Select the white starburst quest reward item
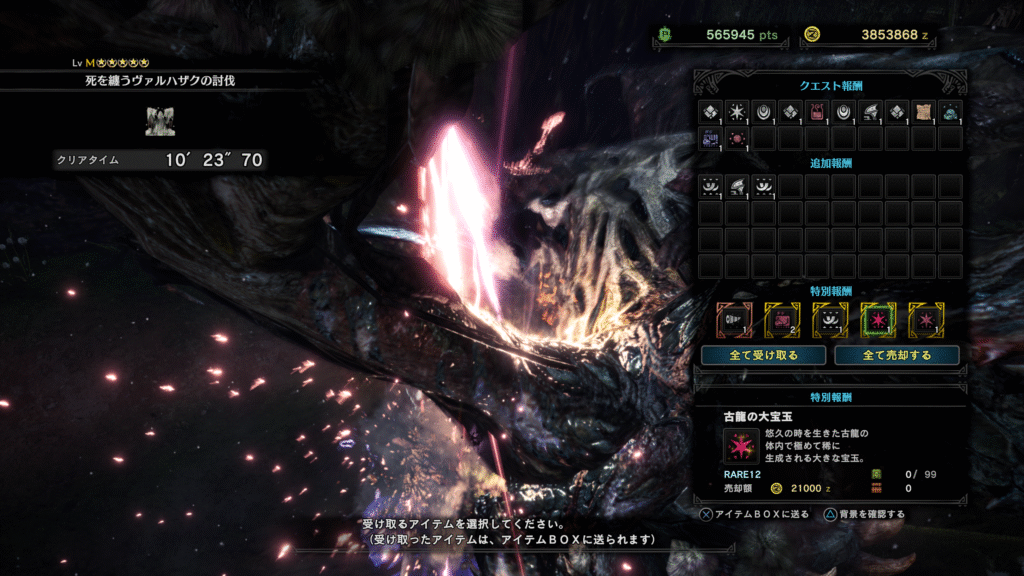Screen dimensions: 1024x576 (x=737, y=112)
